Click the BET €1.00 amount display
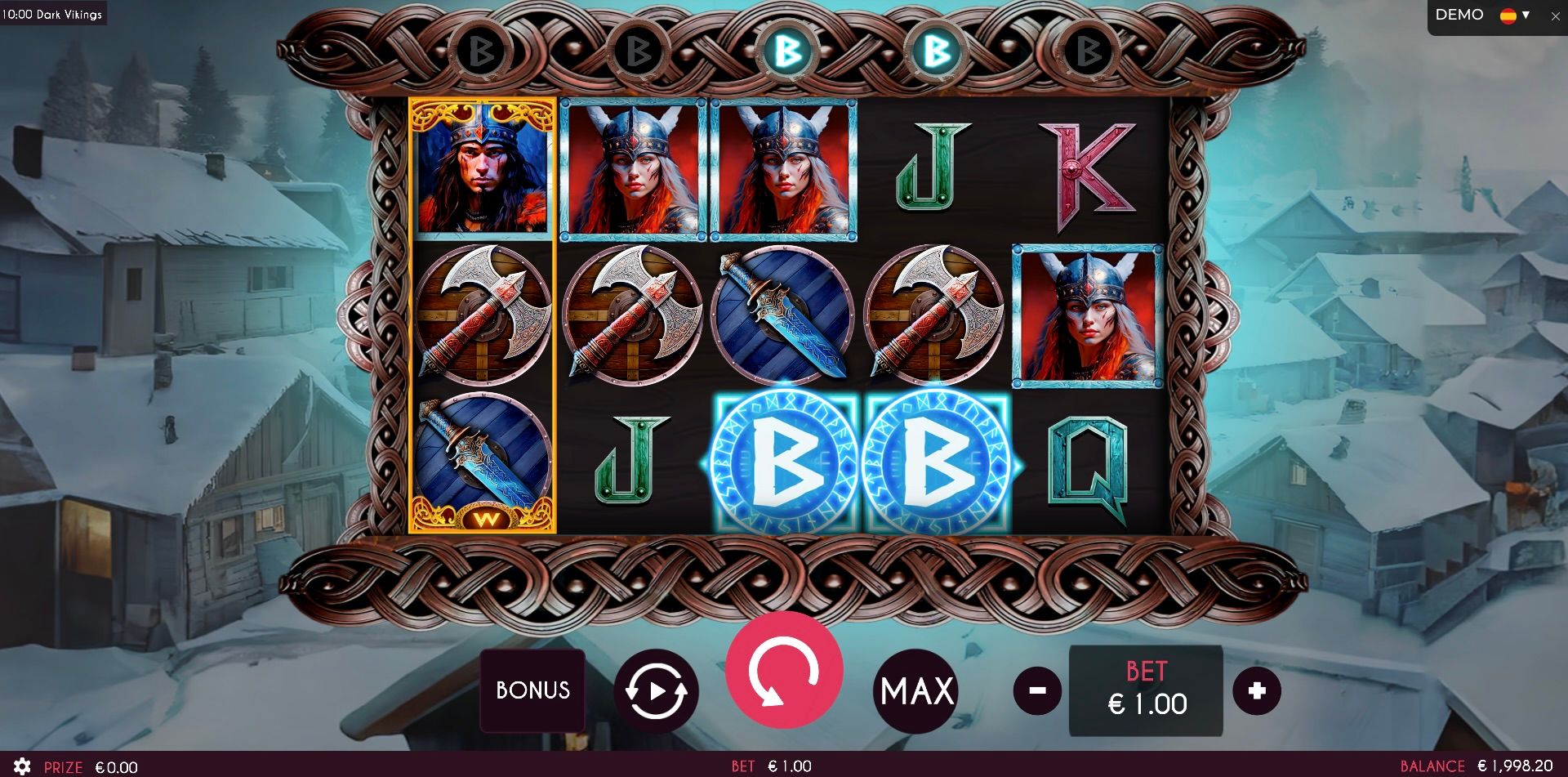Image resolution: width=1568 pixels, height=777 pixels. tap(1145, 690)
